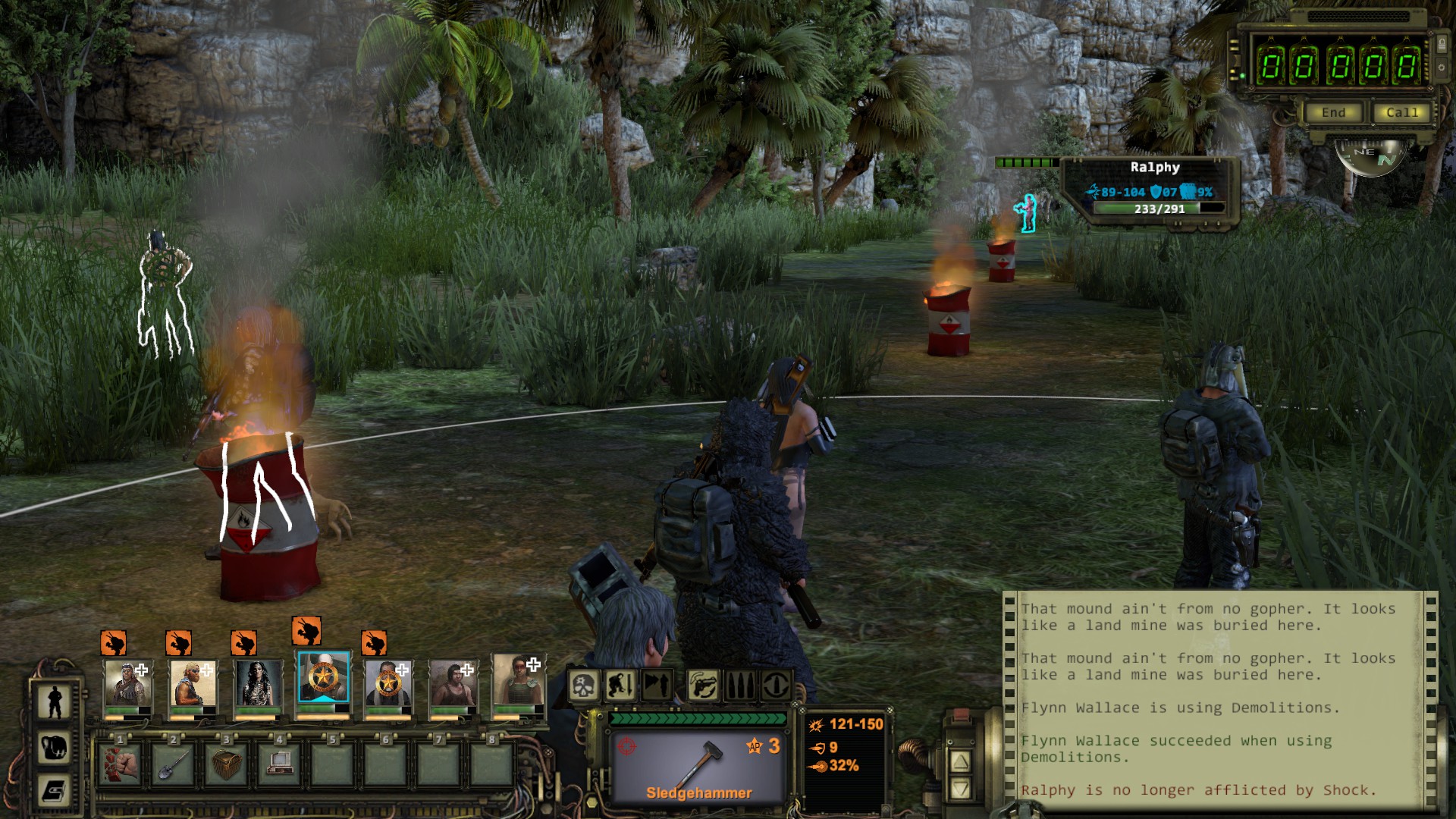Select the wooden chest hotbar slot
This screenshot has height=819, width=1456.
[x=226, y=764]
